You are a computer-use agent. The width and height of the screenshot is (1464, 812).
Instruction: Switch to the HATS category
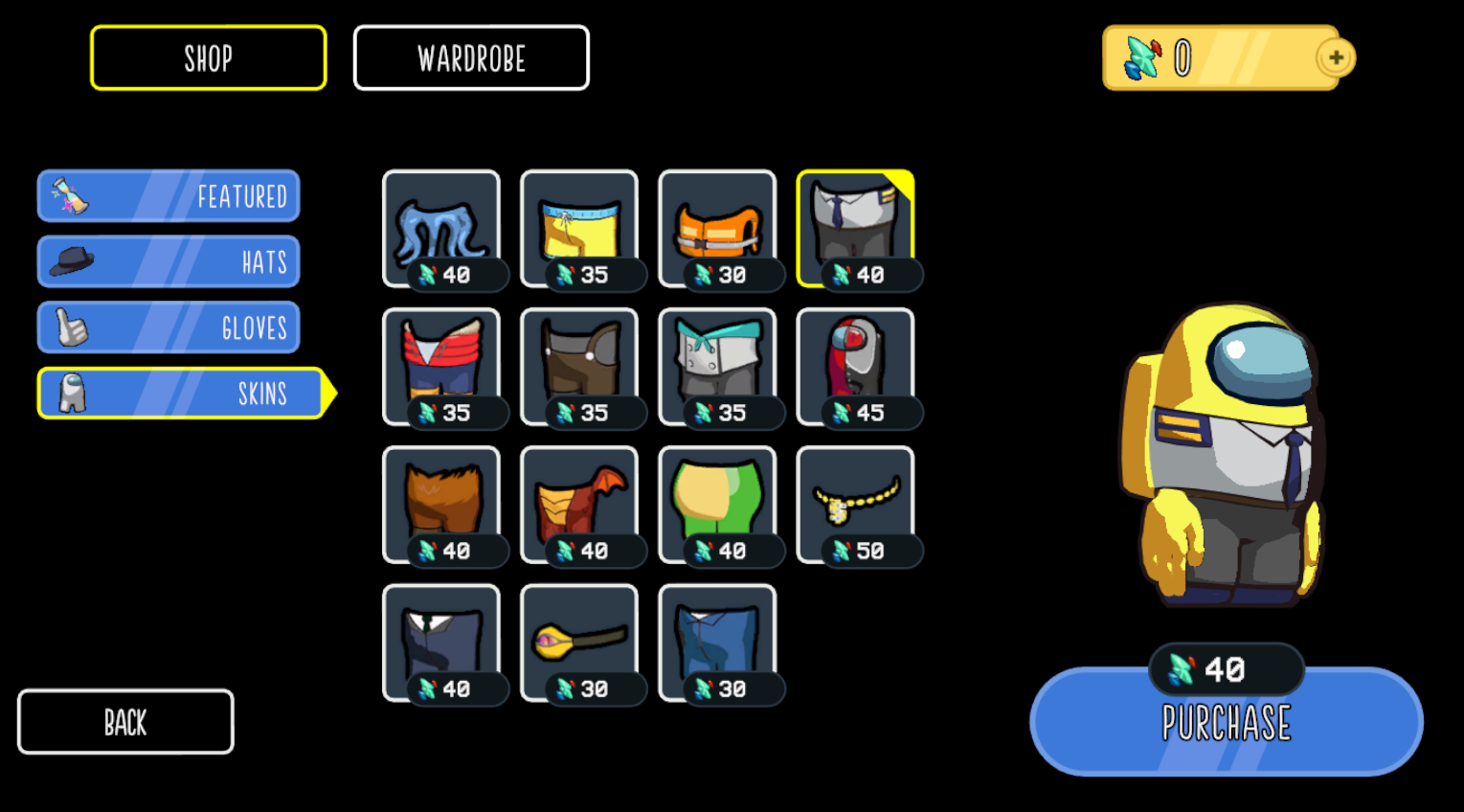[168, 259]
